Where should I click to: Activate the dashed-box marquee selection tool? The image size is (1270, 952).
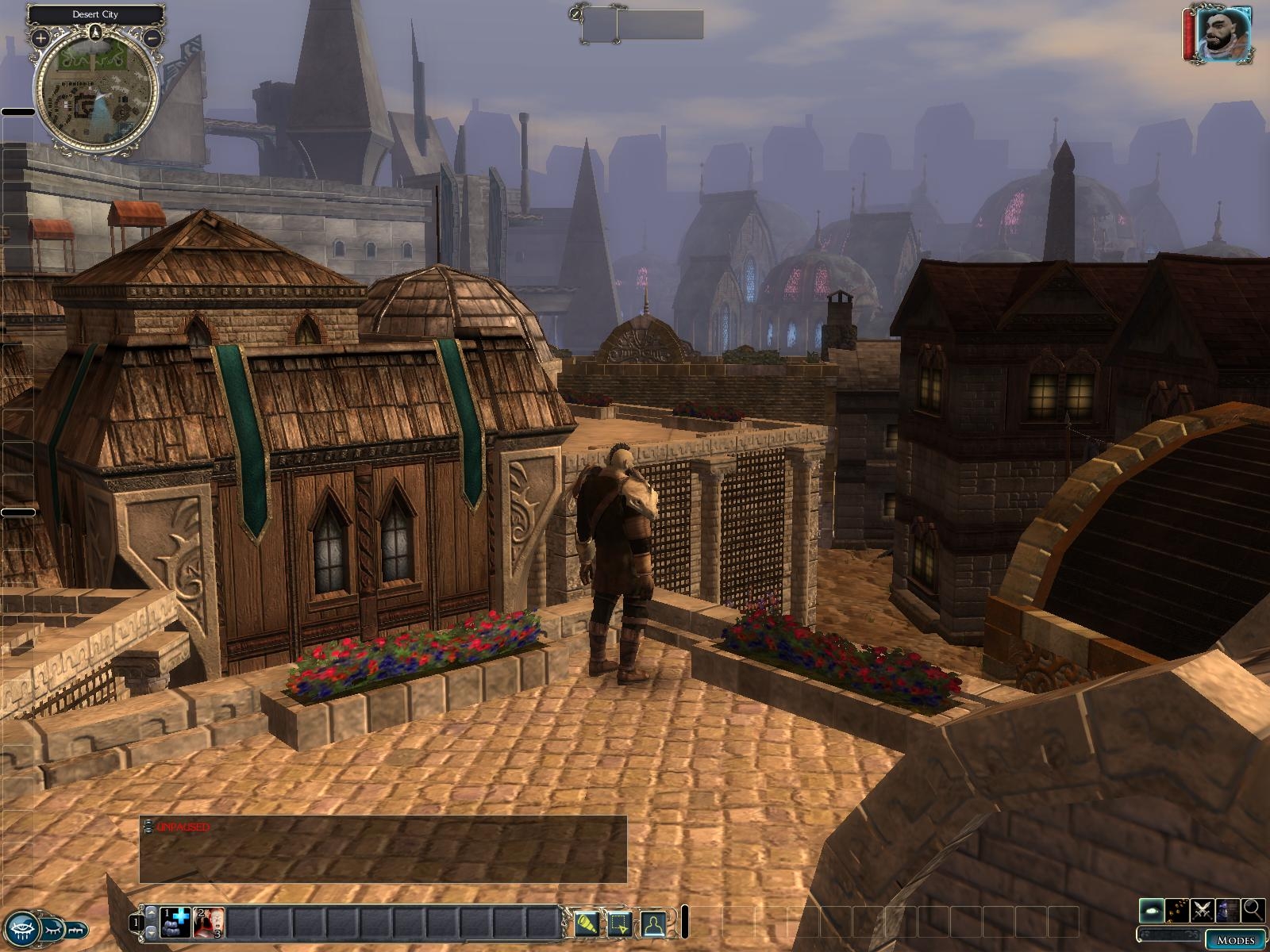coord(619,923)
